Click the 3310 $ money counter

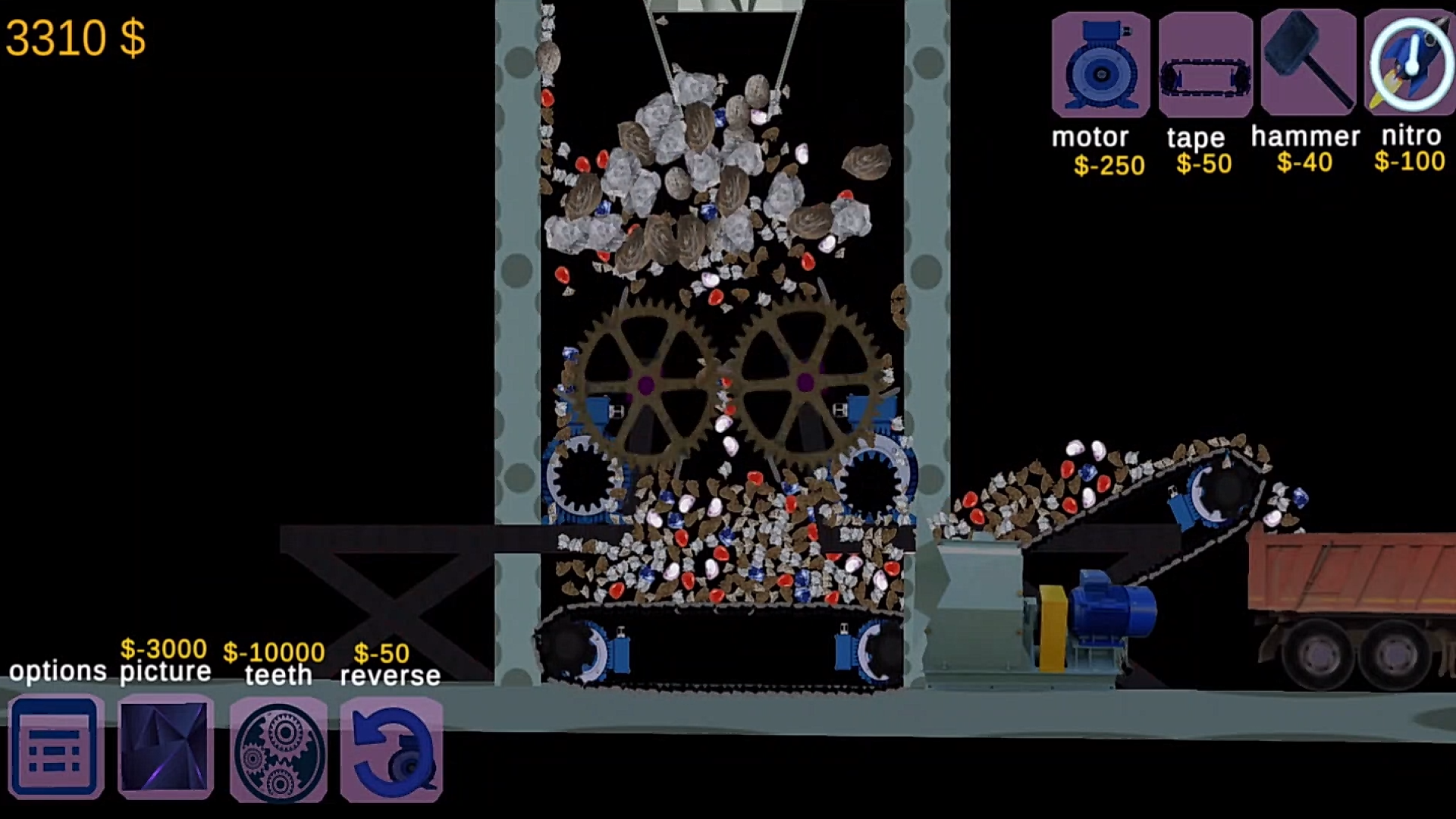[76, 38]
